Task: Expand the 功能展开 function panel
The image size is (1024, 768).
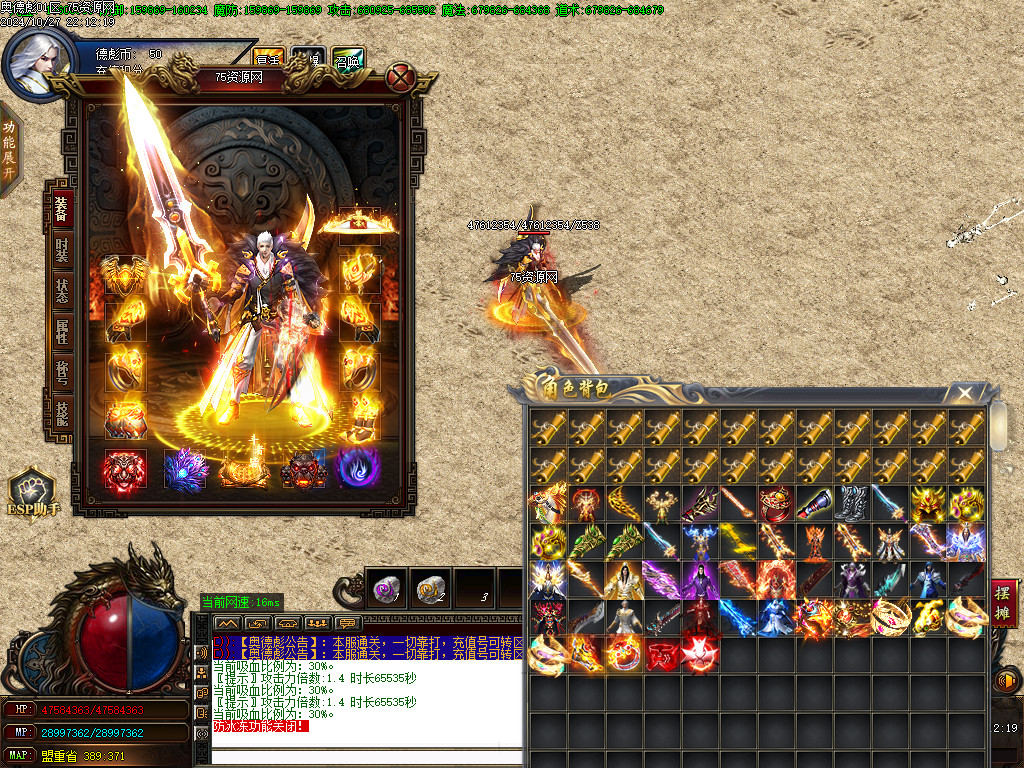Action: 9,149
